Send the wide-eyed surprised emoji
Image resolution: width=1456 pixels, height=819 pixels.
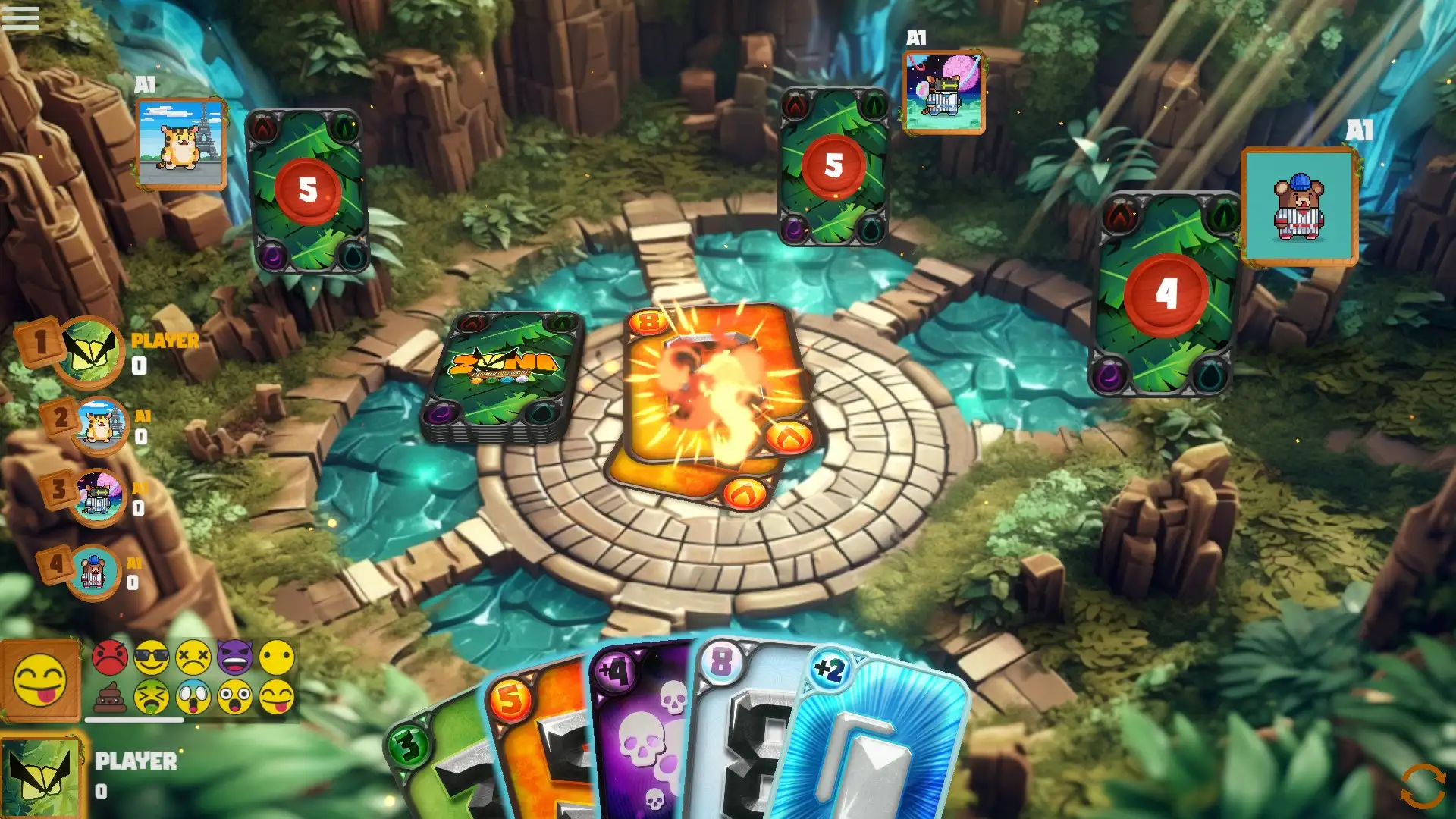click(235, 697)
